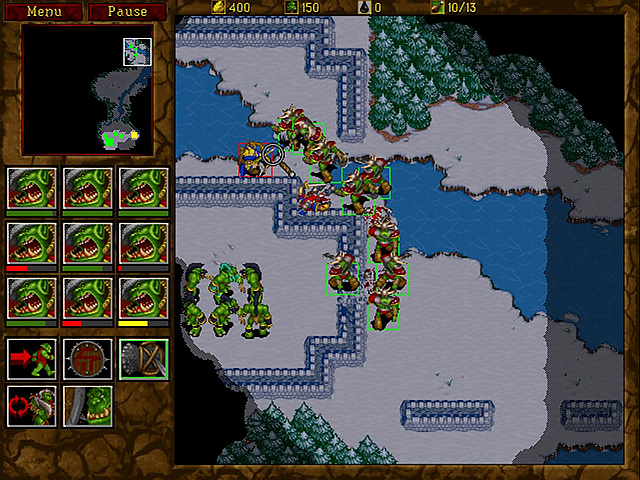The image size is (640, 480).
Task: Choose the Attack command with axe icon
Action: (x=142, y=359)
